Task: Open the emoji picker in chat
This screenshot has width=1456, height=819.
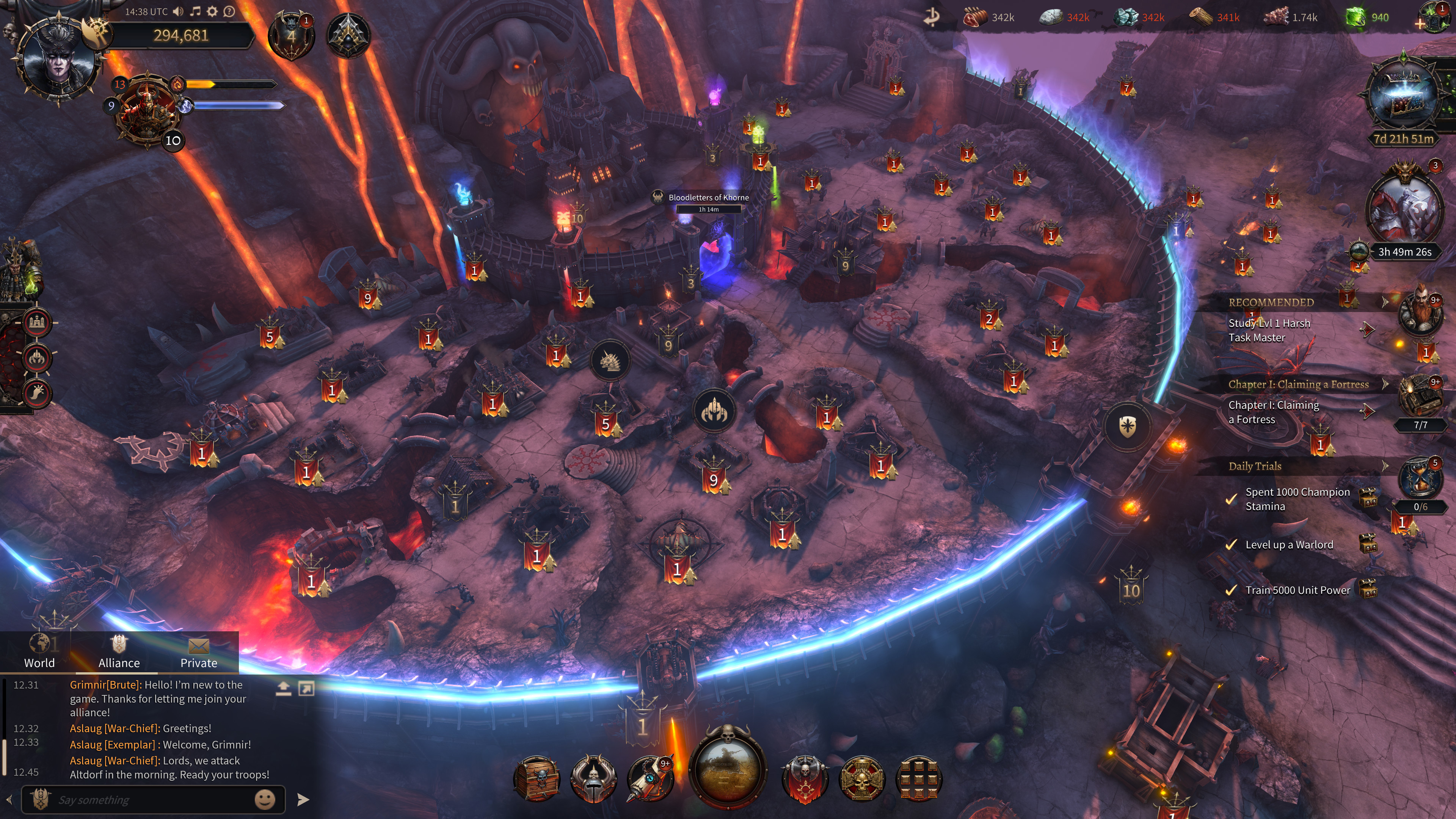Action: click(x=265, y=799)
